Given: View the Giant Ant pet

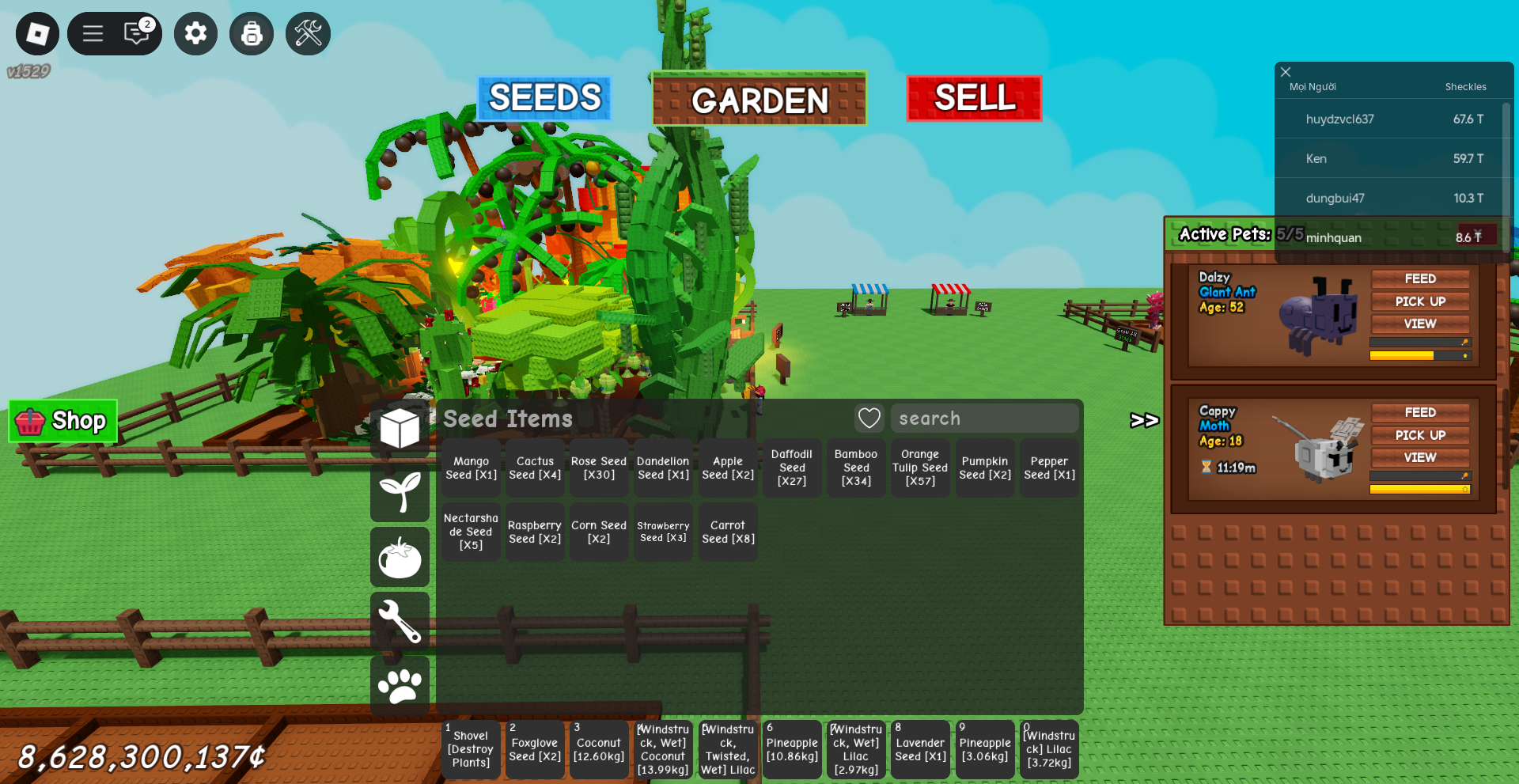Looking at the screenshot, I should click(x=1419, y=324).
